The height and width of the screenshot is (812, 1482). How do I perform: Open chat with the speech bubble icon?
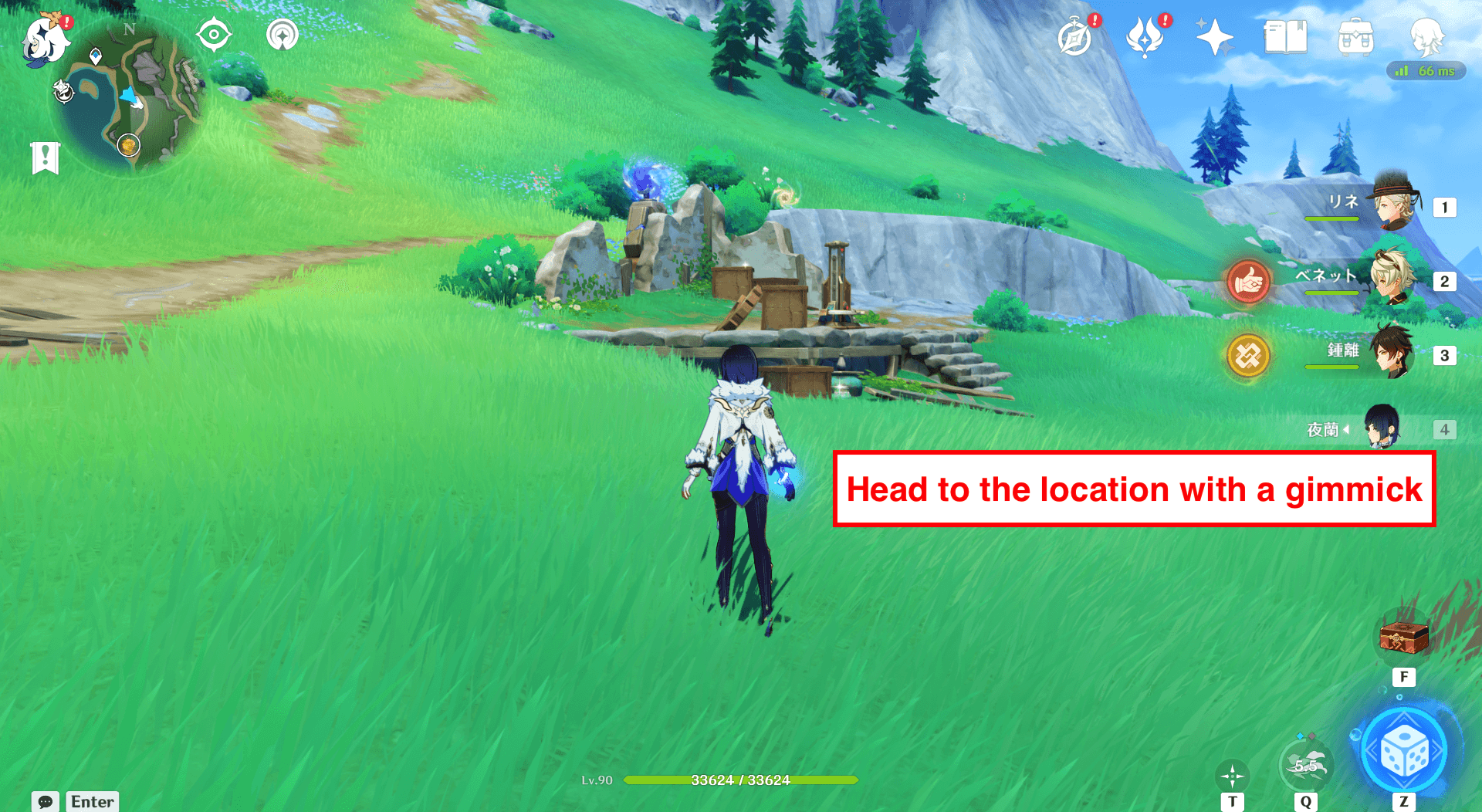pyautogui.click(x=46, y=803)
